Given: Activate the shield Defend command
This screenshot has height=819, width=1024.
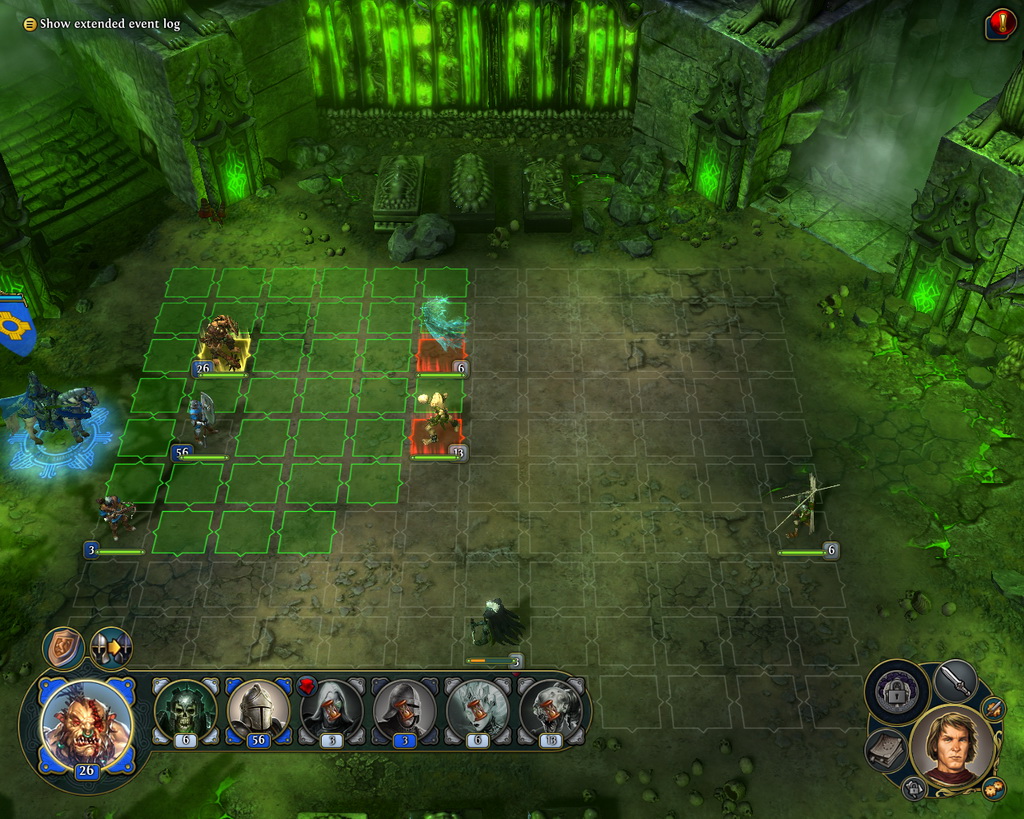Looking at the screenshot, I should pyautogui.click(x=63, y=647).
